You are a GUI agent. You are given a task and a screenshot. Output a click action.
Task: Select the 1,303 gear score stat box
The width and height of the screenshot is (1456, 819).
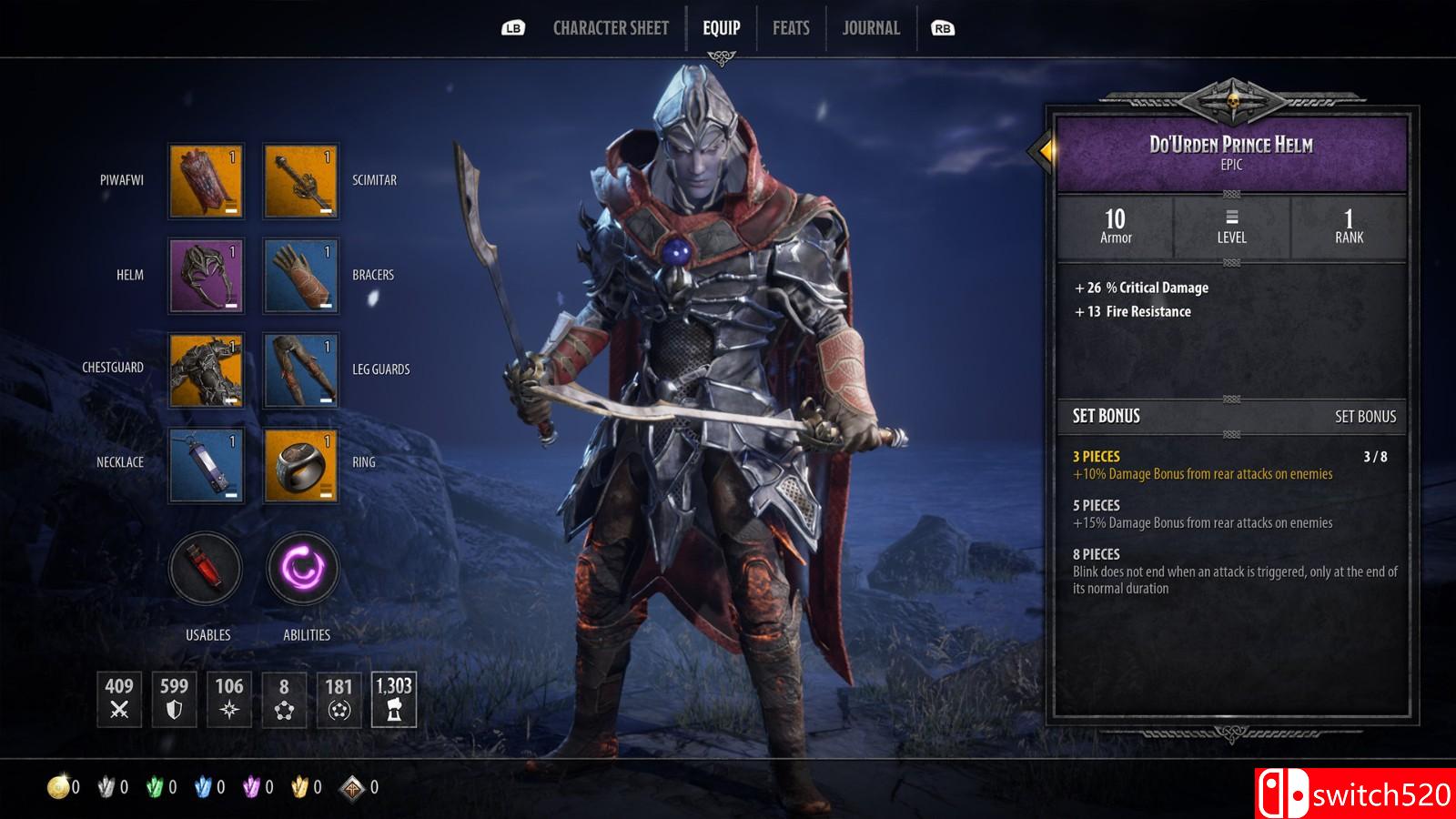tap(394, 699)
